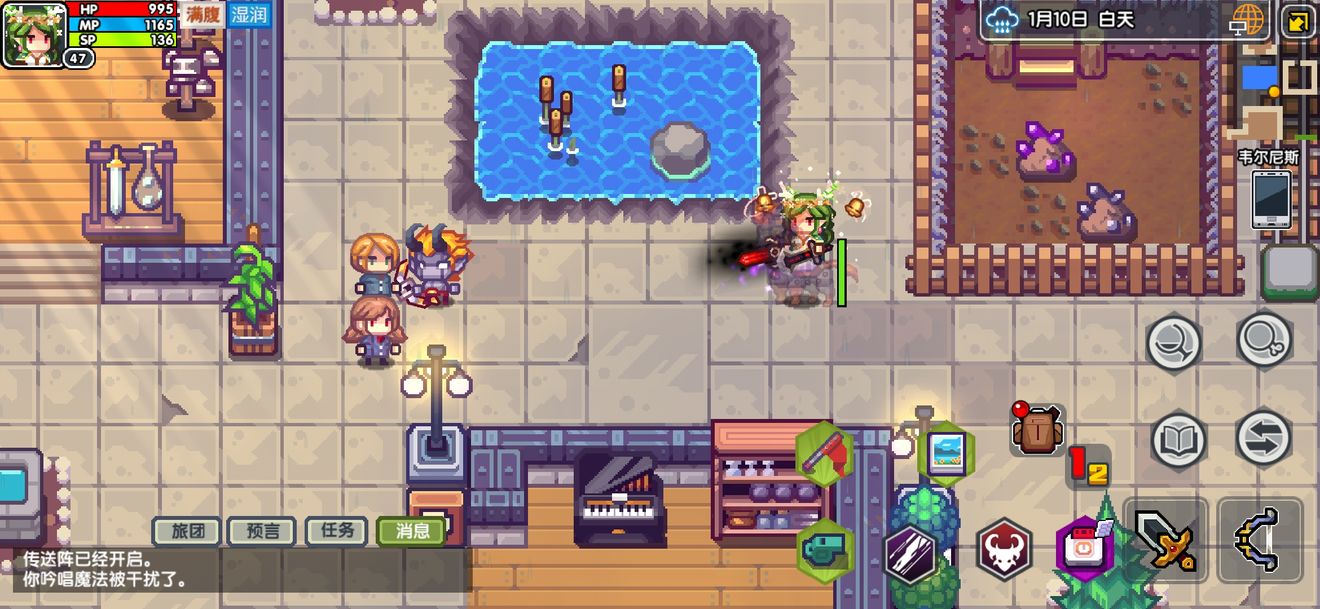This screenshot has height=609, width=1320.
Task: Switch to the 预言 tab
Action: coord(261,531)
